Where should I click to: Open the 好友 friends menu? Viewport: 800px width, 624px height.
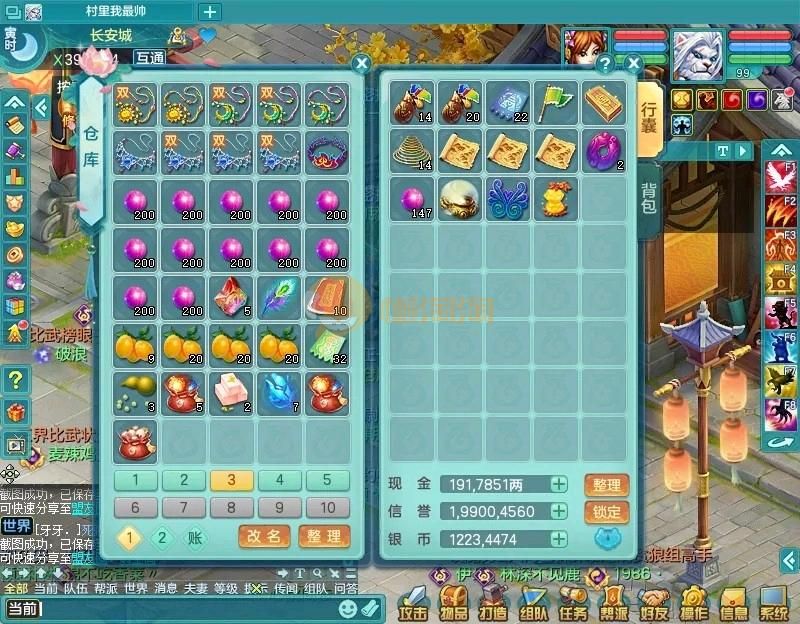click(x=654, y=606)
